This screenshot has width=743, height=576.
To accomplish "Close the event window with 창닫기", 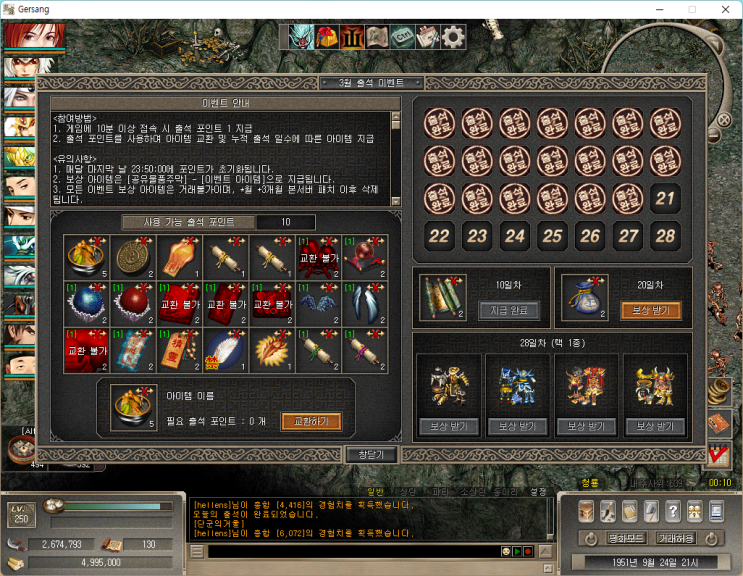I will click(371, 454).
